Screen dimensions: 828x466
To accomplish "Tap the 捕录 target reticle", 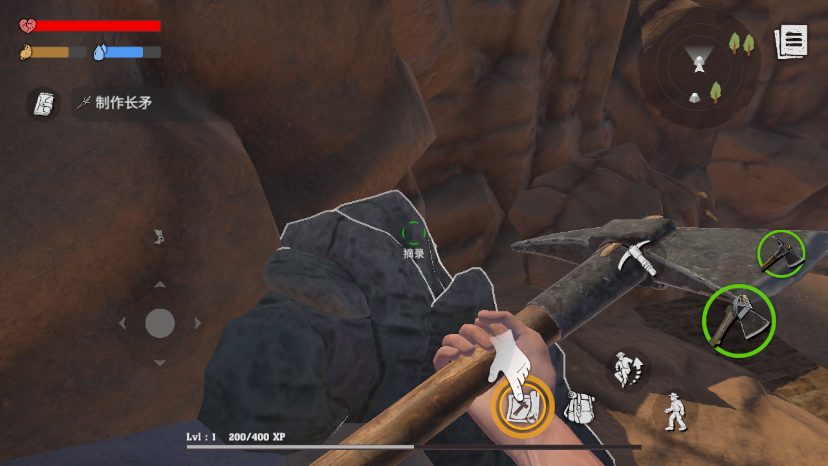I will [414, 235].
